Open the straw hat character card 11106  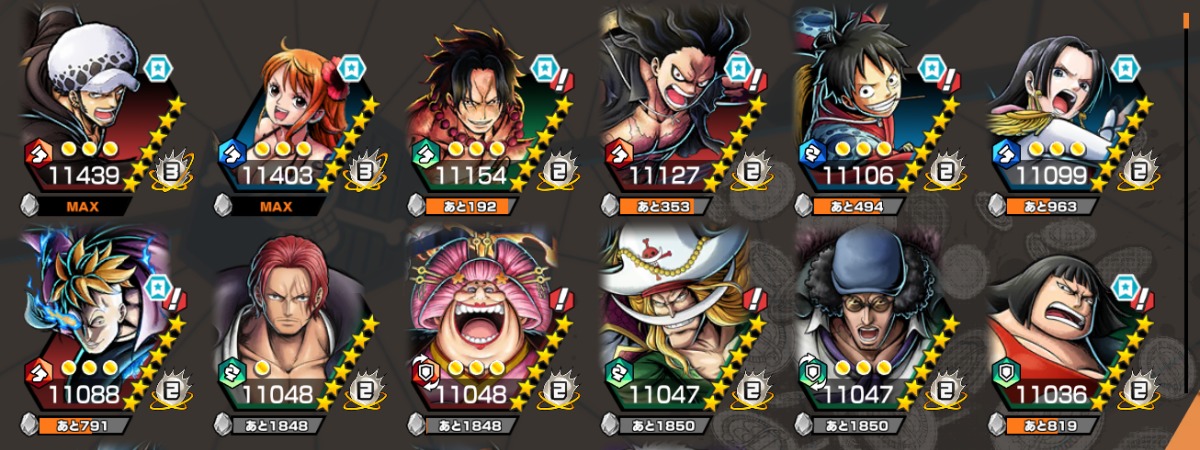coord(876,110)
